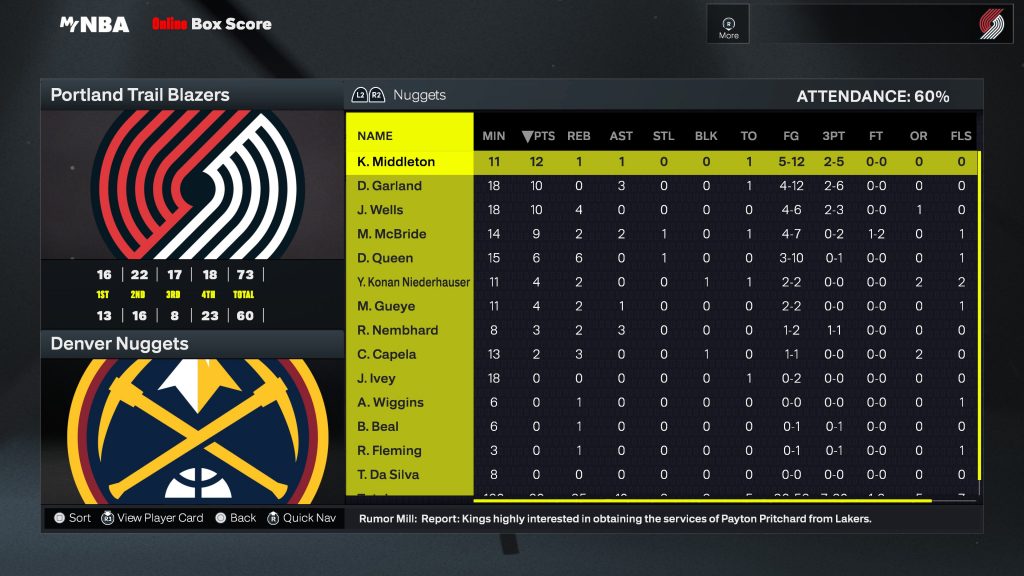This screenshot has height=576, width=1024.
Task: Select K. Middleton's box score row
Action: click(x=395, y=162)
